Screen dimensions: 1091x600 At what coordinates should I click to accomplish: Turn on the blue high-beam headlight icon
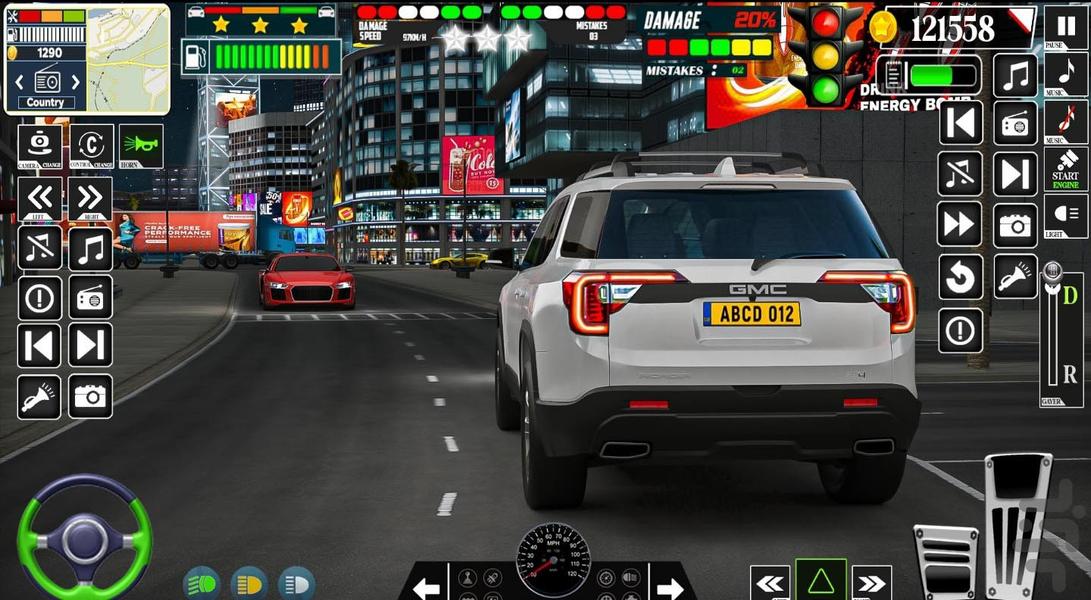[x=297, y=583]
